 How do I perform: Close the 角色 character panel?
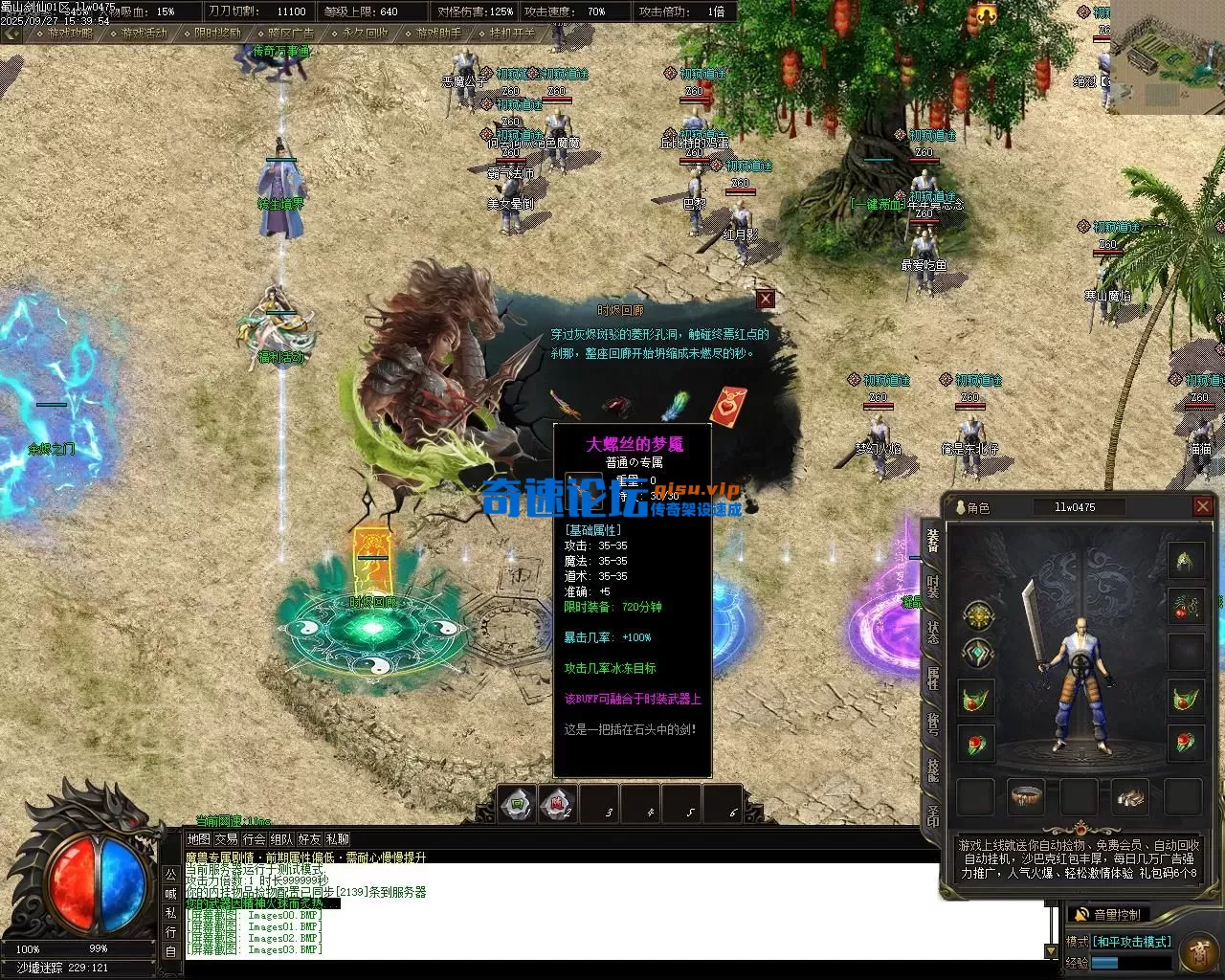[x=1203, y=506]
